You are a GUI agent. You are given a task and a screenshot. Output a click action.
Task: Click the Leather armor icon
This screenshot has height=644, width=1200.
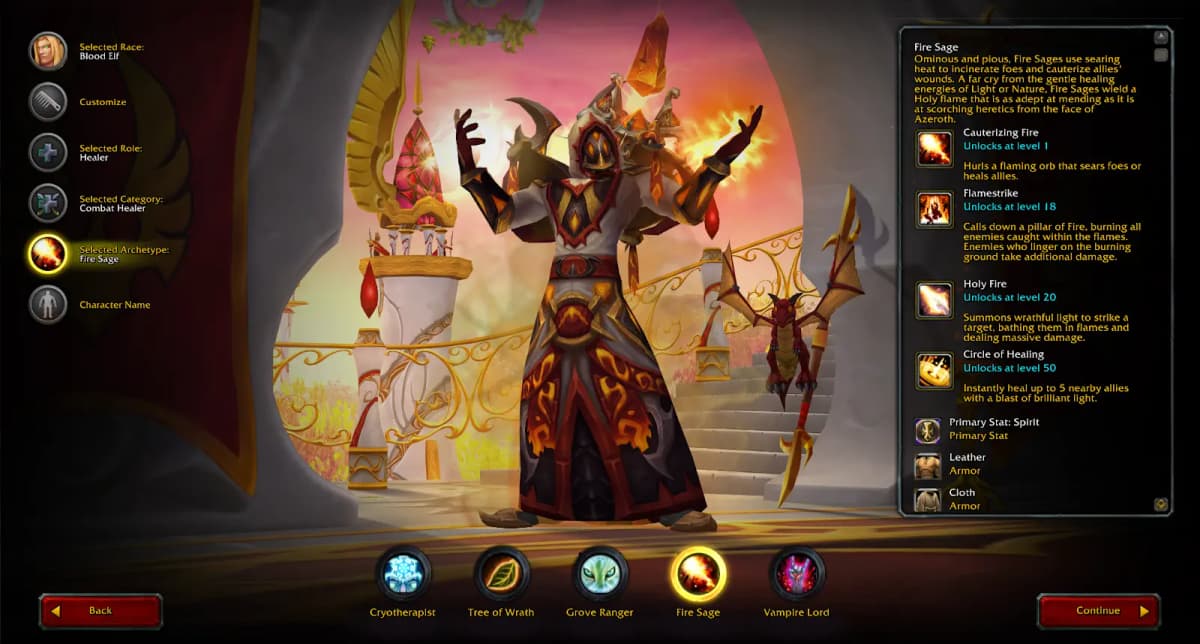click(928, 465)
